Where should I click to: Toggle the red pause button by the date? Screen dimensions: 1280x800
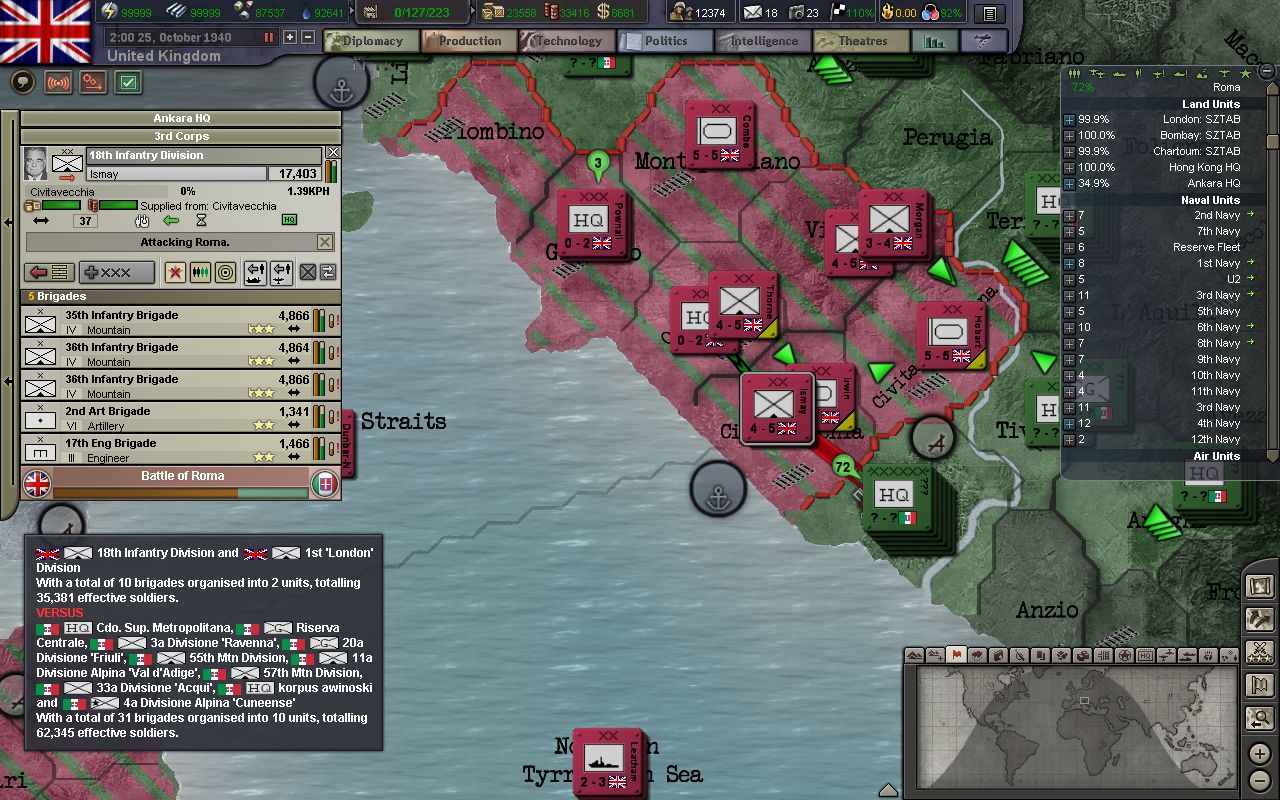click(268, 37)
